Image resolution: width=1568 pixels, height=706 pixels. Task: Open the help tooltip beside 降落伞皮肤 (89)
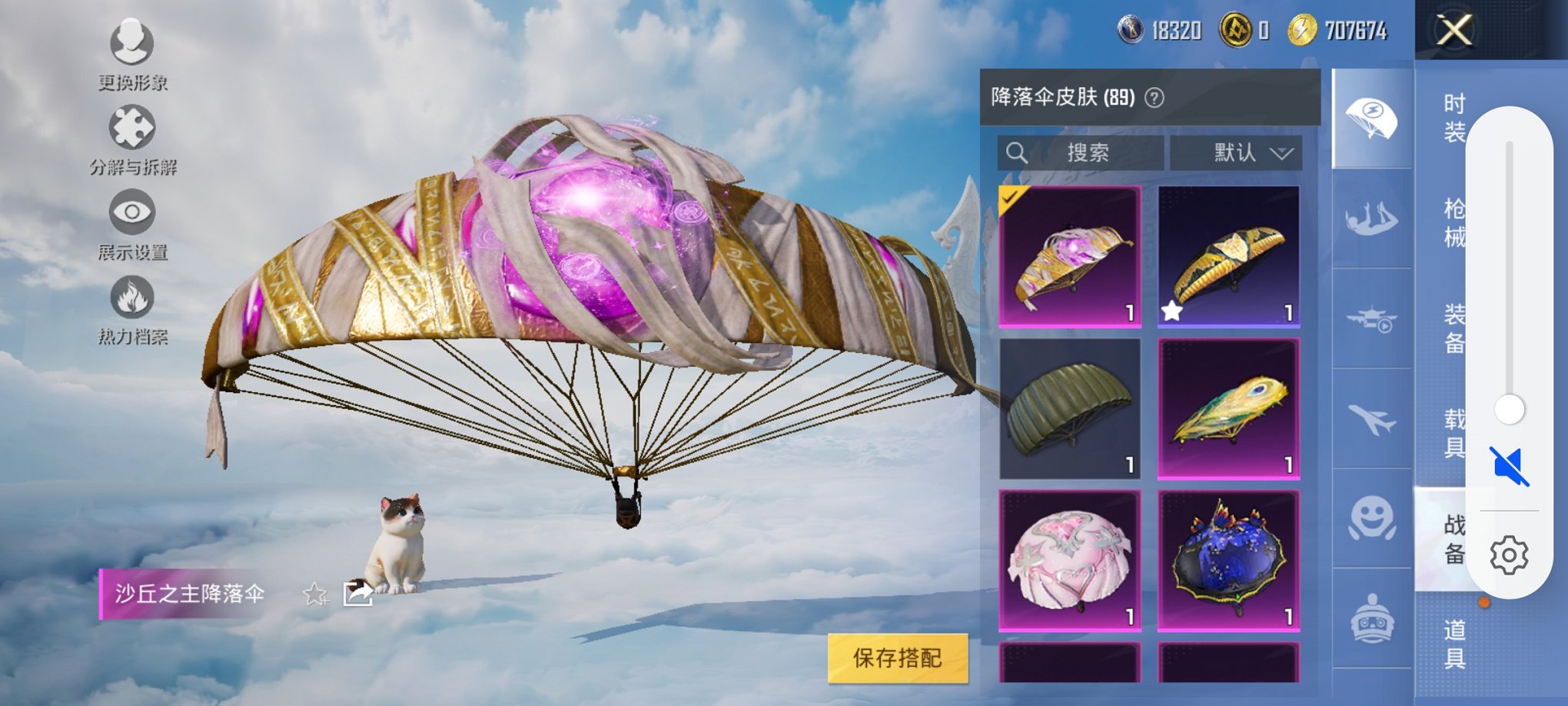pos(1156,98)
